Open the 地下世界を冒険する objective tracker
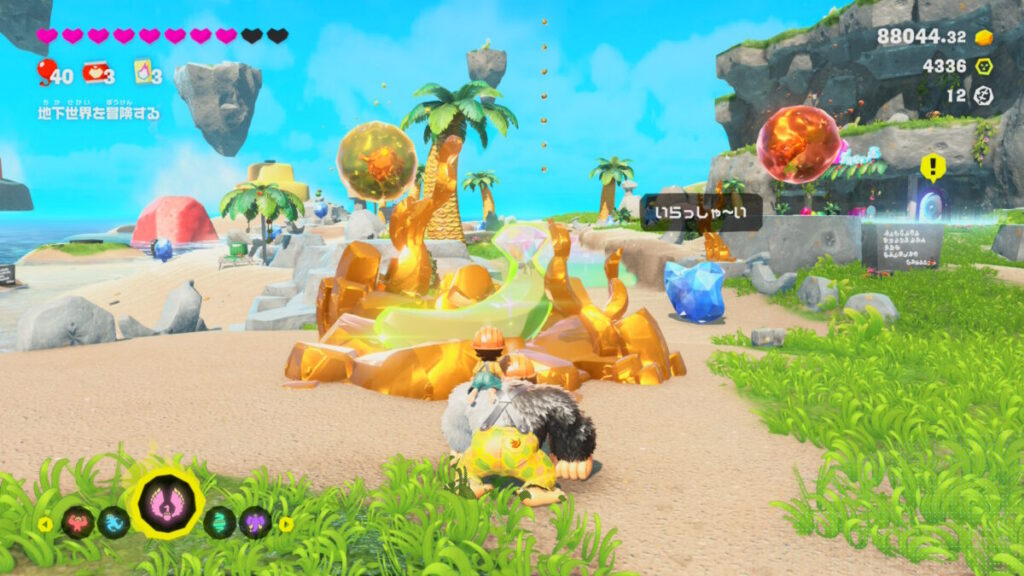 pos(98,113)
